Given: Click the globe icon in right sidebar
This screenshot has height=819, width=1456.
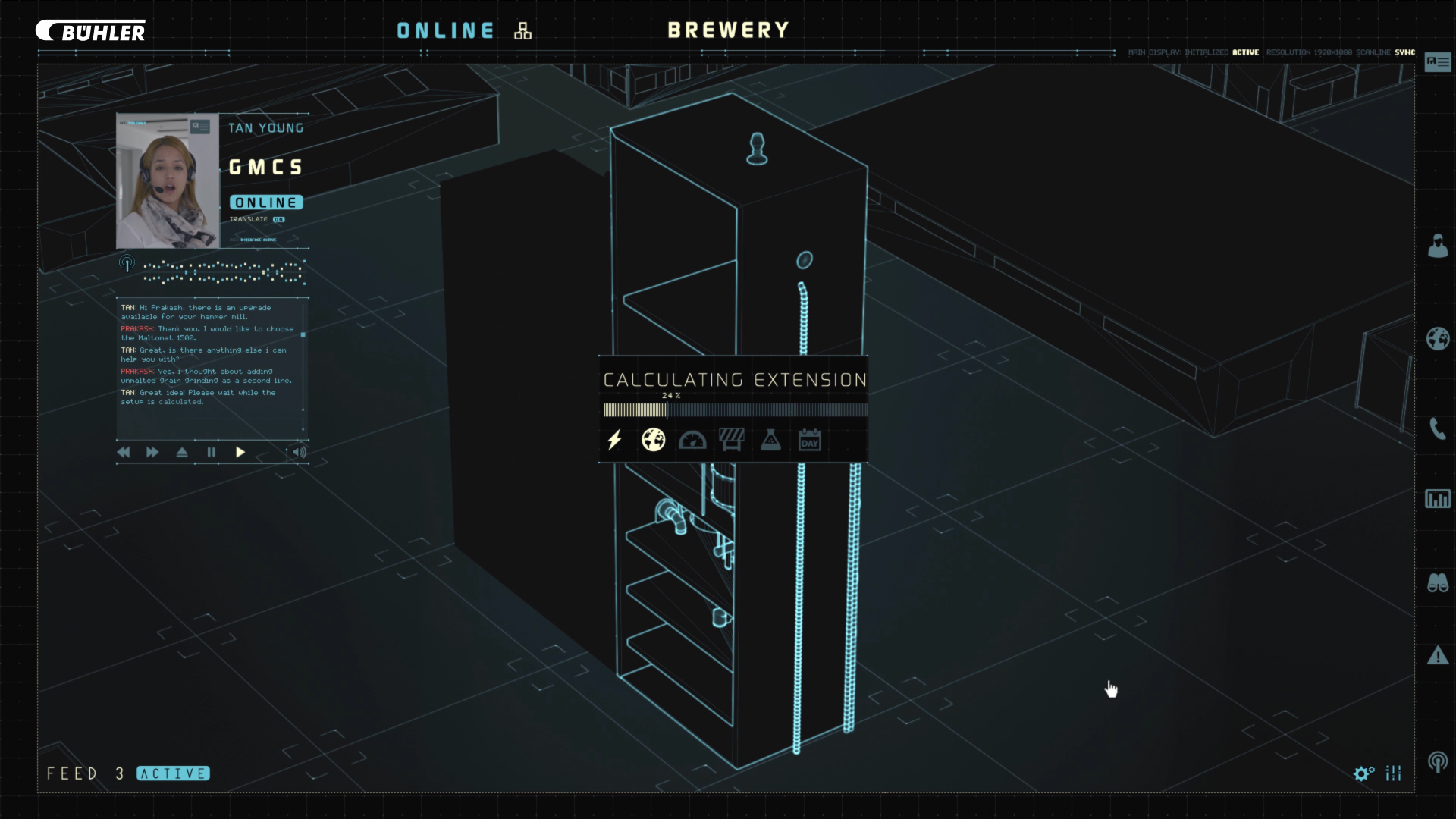Looking at the screenshot, I should tap(1438, 338).
